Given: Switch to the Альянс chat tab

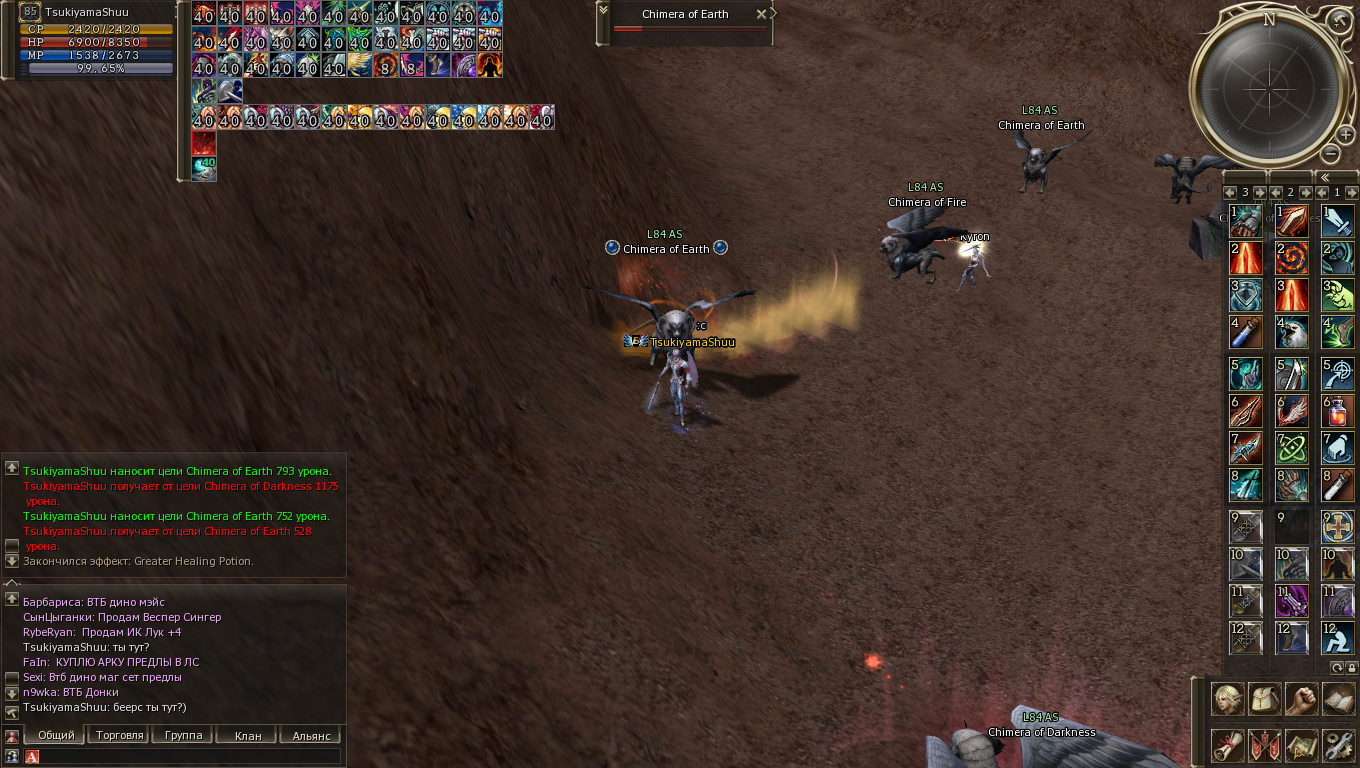Looking at the screenshot, I should coord(312,735).
